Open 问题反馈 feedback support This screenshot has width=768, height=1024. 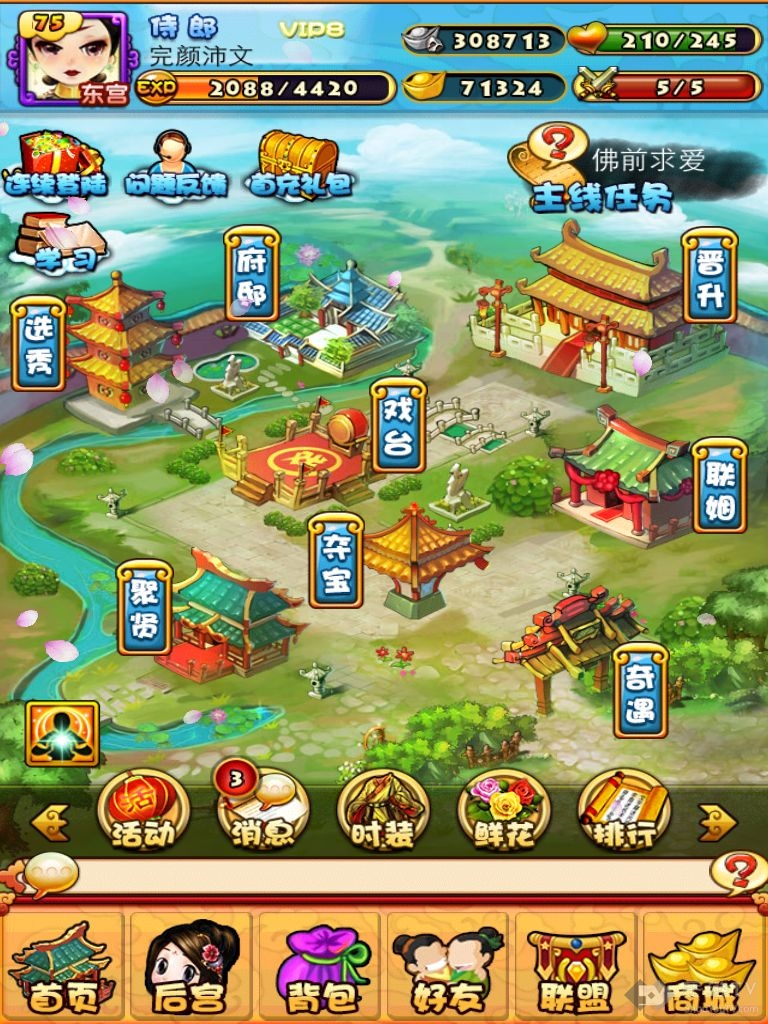(176, 163)
